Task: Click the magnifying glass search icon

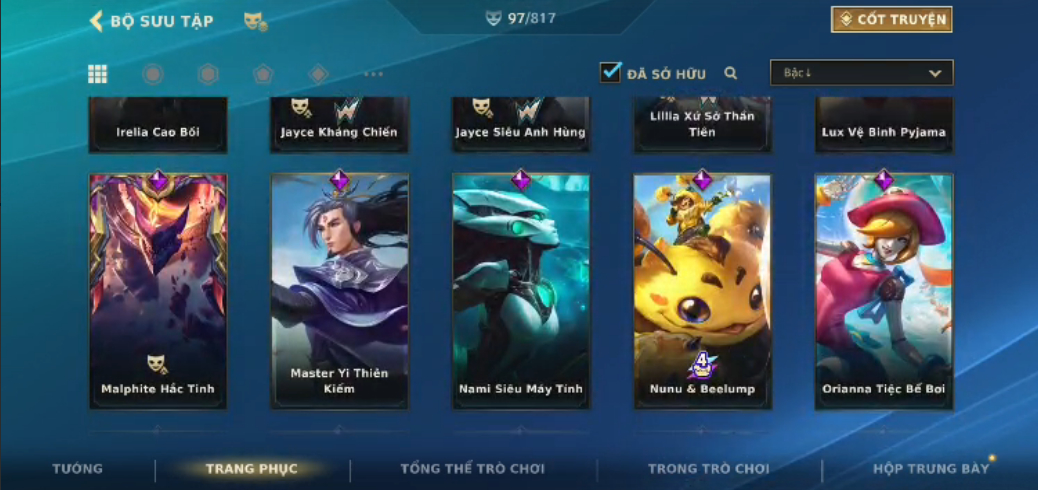Action: (x=731, y=73)
